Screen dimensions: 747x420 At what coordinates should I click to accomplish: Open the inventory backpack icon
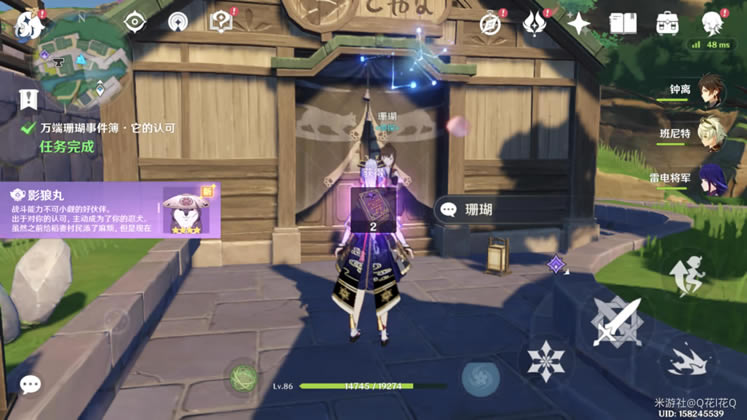click(667, 23)
